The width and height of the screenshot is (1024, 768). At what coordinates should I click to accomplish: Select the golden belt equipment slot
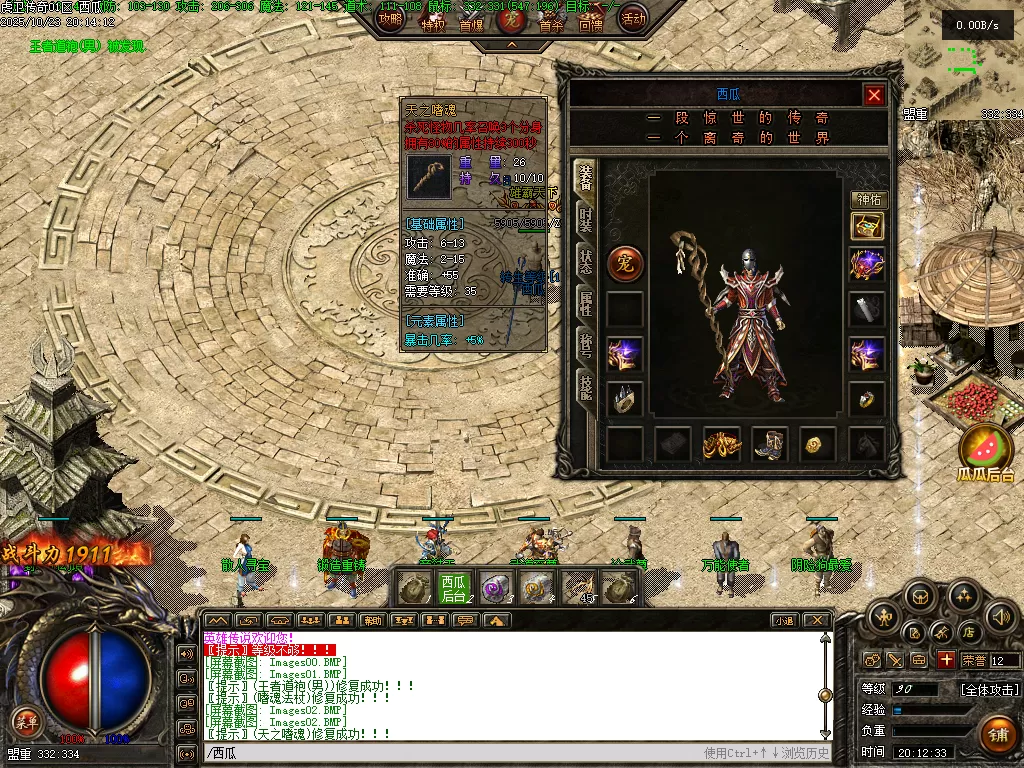pos(721,444)
